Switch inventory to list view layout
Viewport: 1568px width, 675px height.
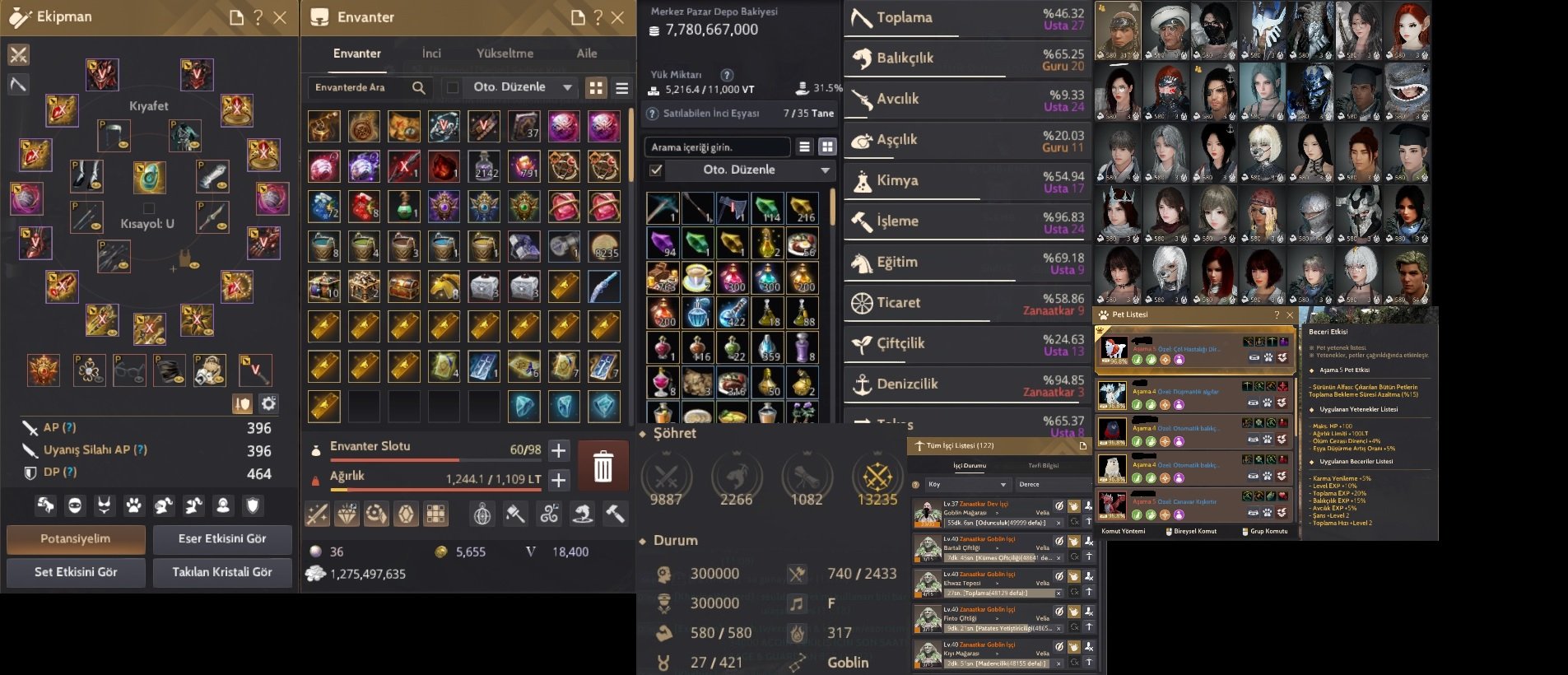(x=622, y=87)
